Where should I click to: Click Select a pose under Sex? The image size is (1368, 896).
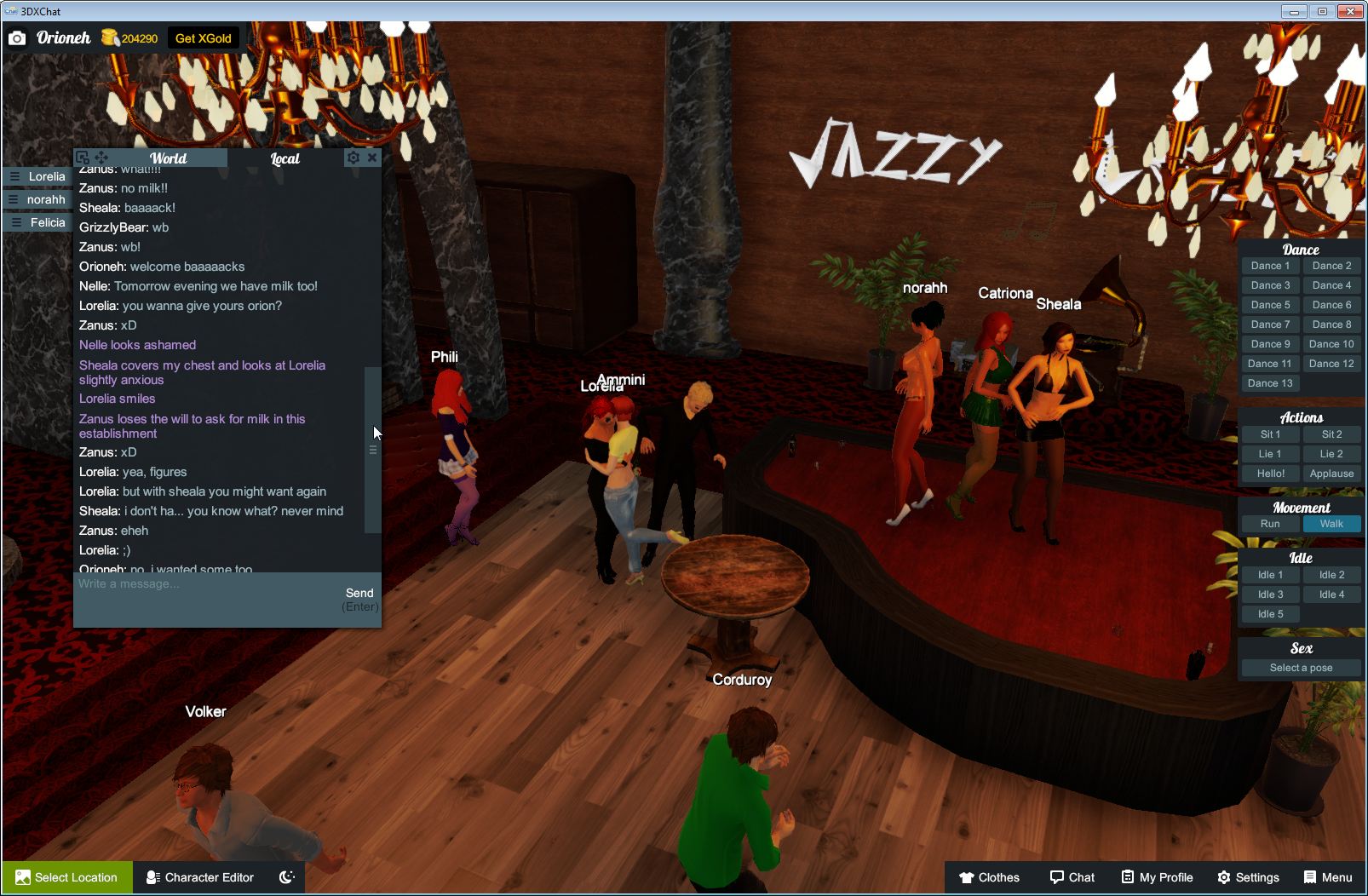click(x=1301, y=667)
